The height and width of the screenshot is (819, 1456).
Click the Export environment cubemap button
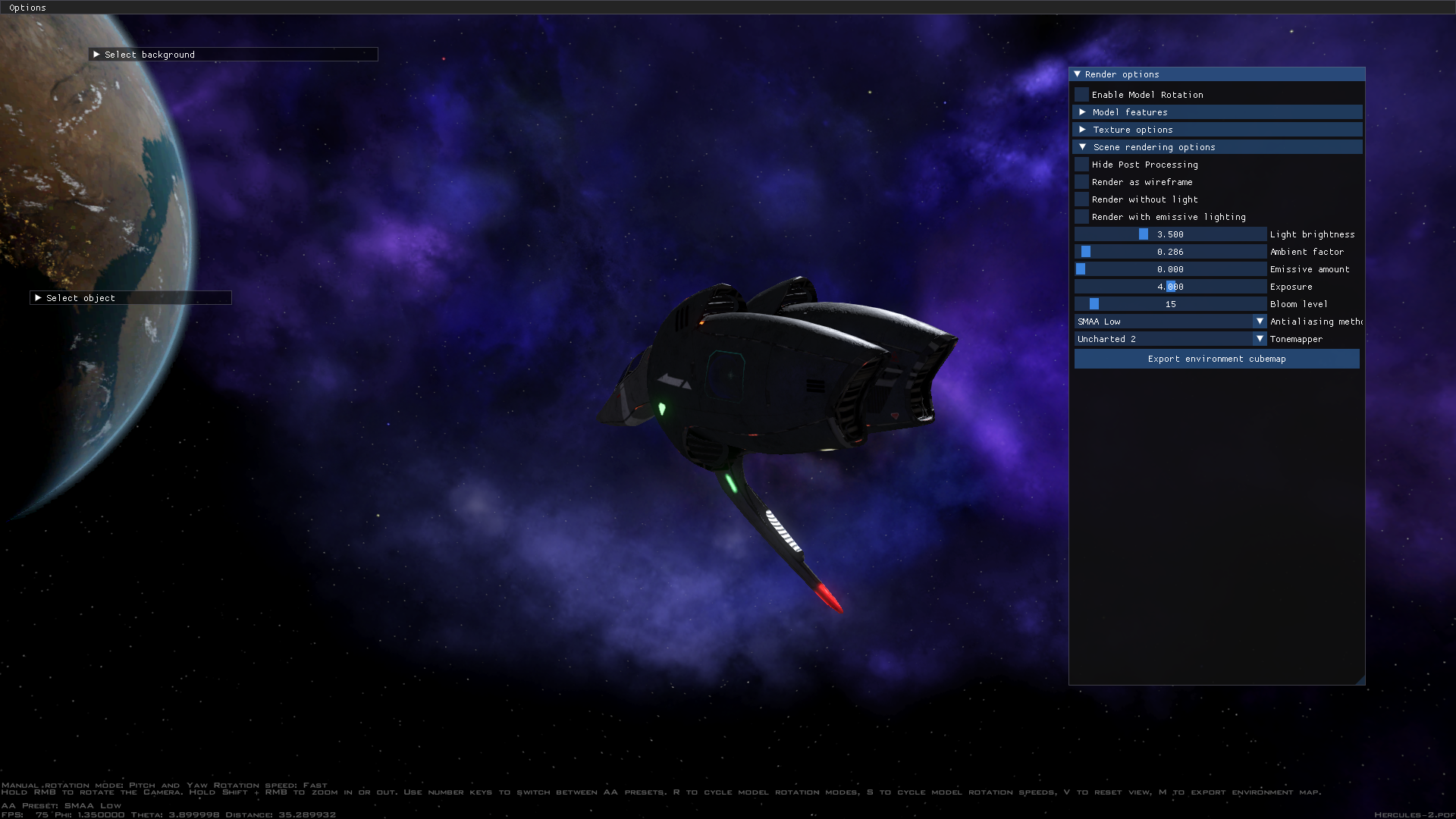point(1216,359)
